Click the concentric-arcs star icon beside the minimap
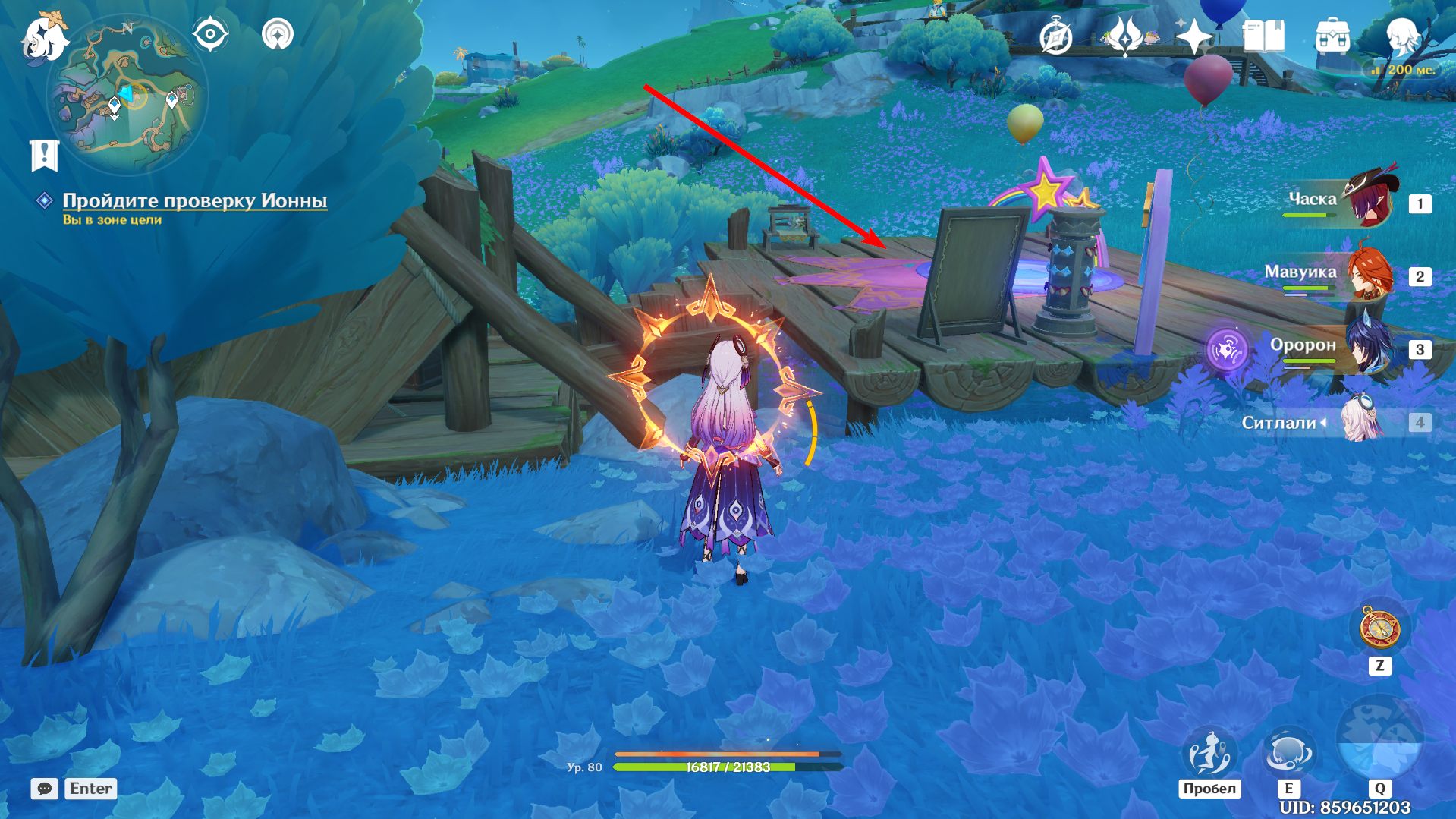Image resolution: width=1456 pixels, height=819 pixels. pyautogui.click(x=278, y=35)
